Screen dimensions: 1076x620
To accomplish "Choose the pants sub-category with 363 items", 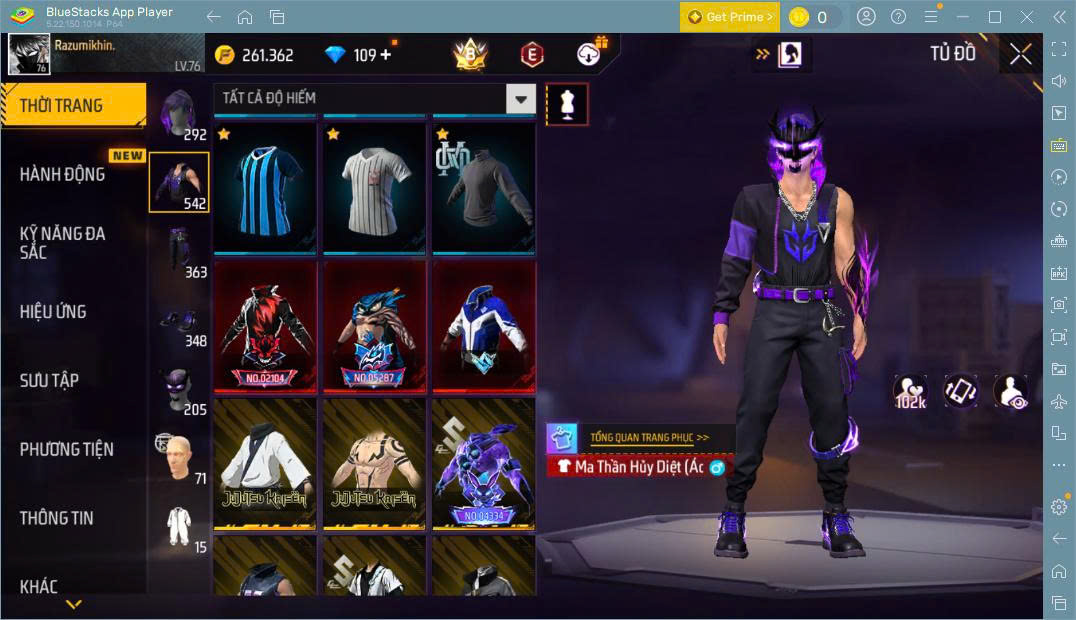I will (x=180, y=252).
